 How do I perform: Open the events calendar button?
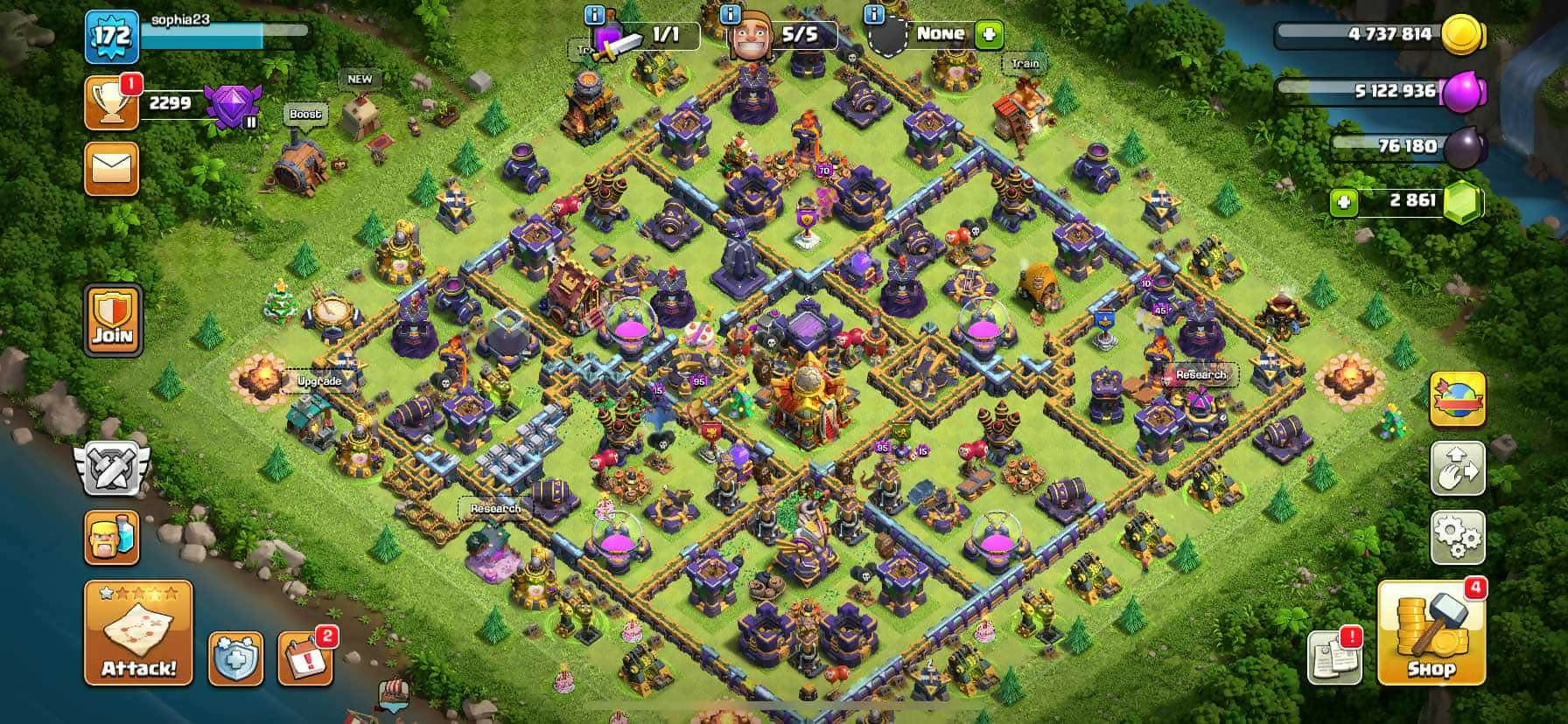tap(304, 658)
